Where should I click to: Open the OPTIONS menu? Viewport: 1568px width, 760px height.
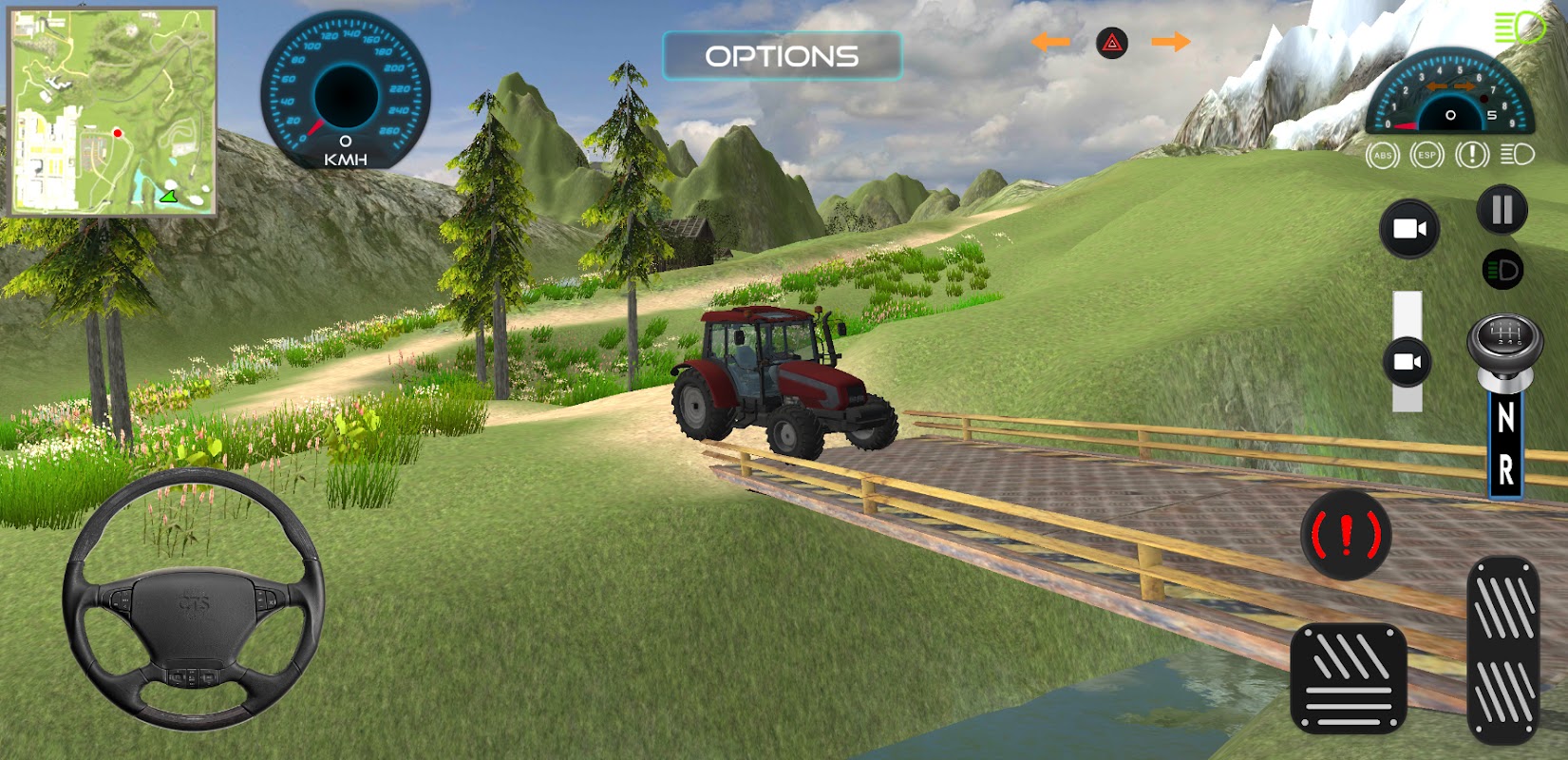(782, 56)
